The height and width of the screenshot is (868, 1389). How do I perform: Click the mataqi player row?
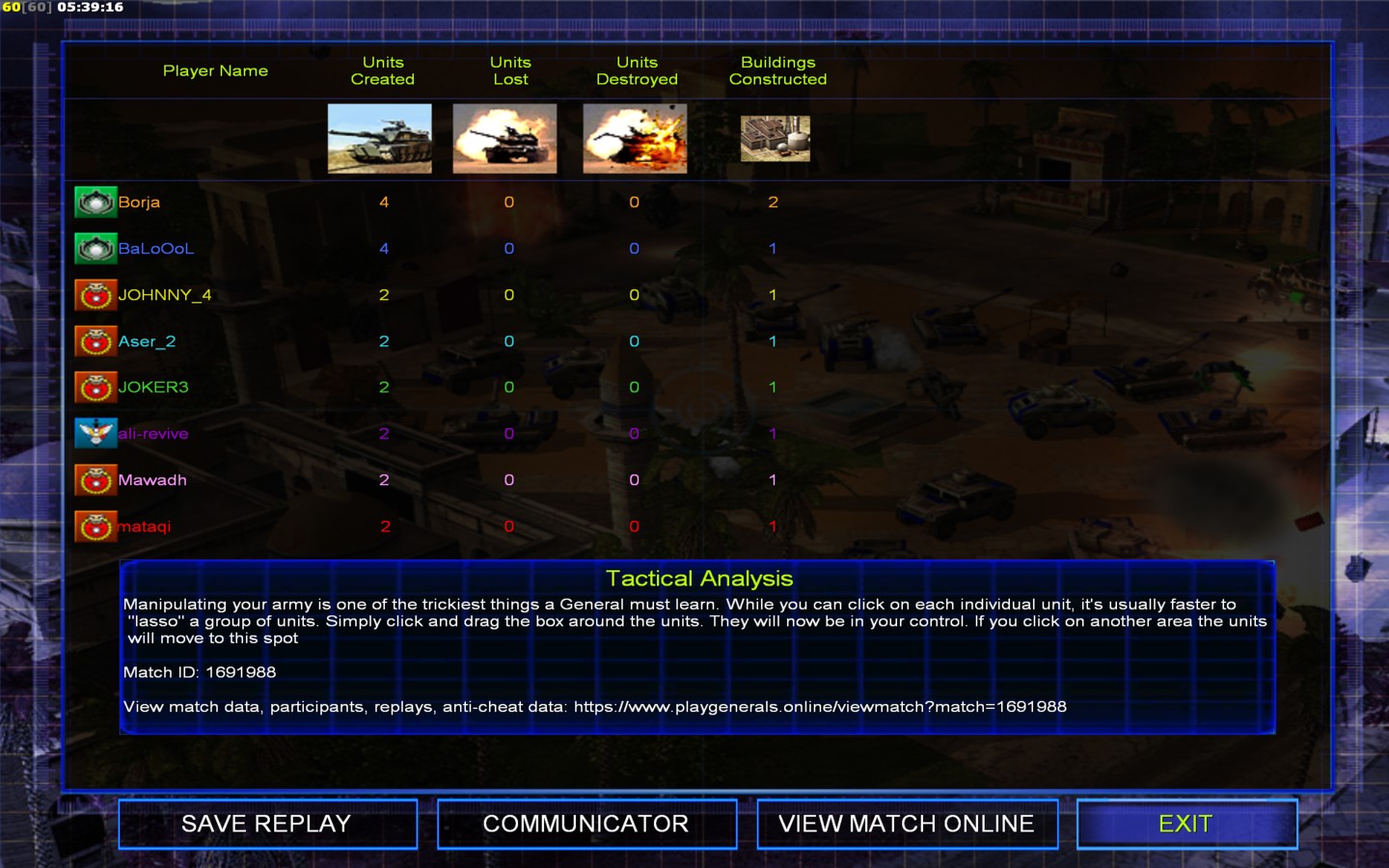click(x=144, y=527)
